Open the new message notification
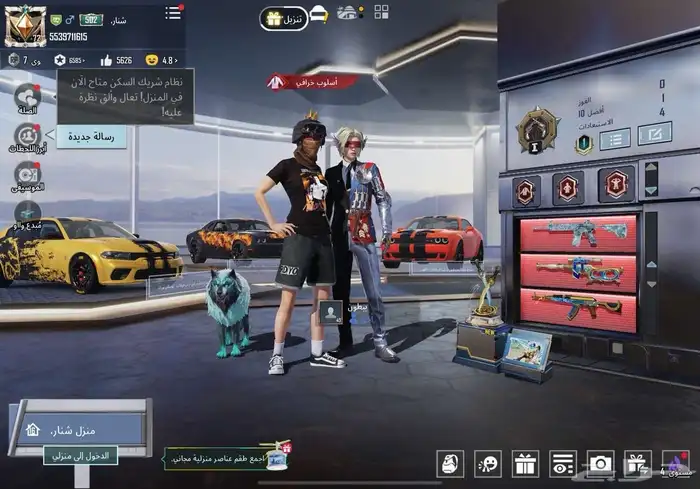This screenshot has height=489, width=700. (x=91, y=136)
